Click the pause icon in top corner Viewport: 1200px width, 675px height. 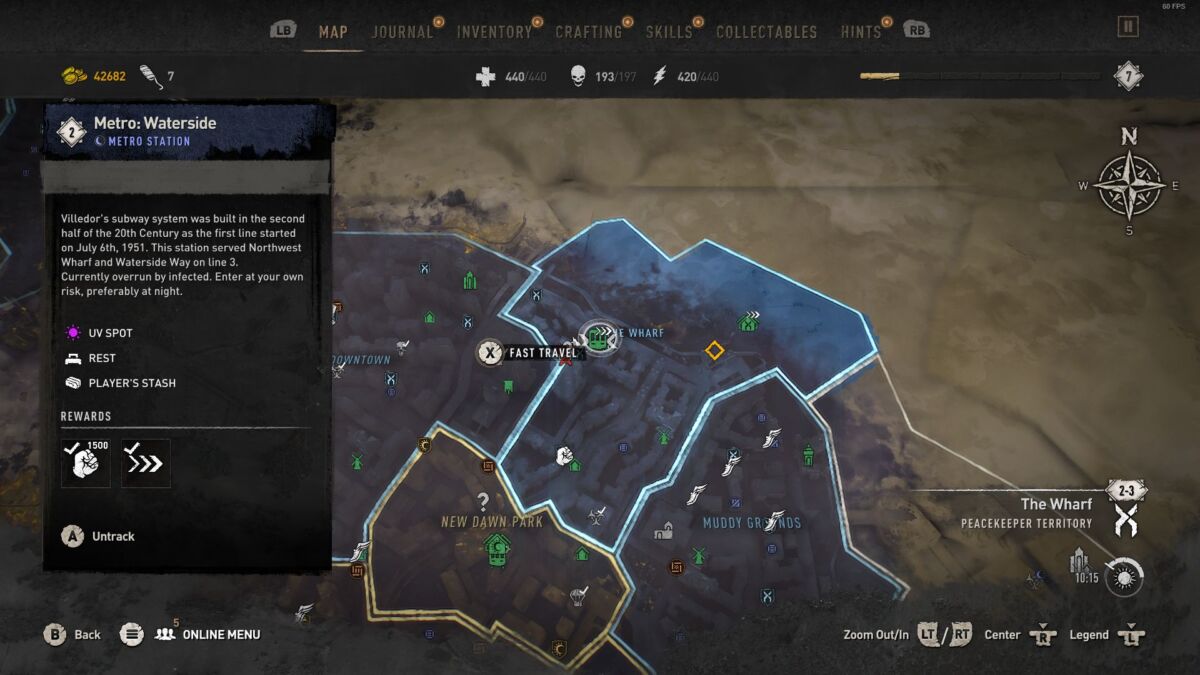(x=1128, y=27)
